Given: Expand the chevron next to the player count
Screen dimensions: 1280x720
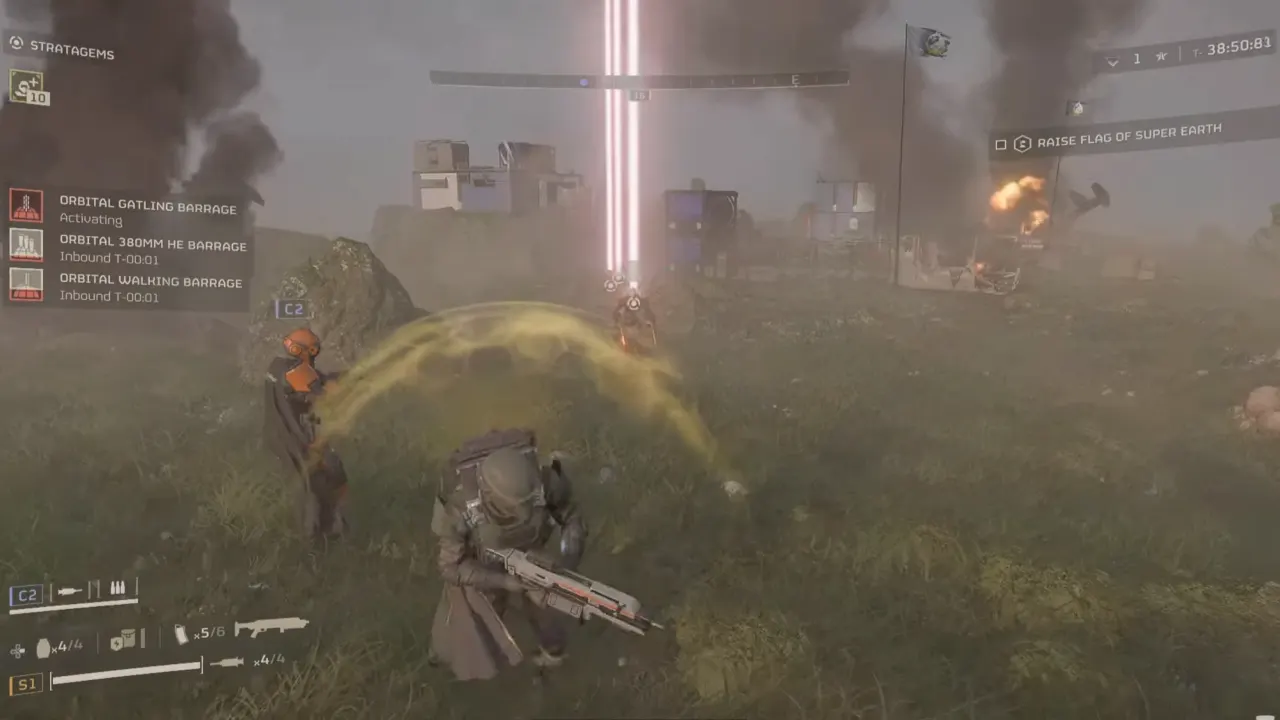Looking at the screenshot, I should pyautogui.click(x=1113, y=60).
